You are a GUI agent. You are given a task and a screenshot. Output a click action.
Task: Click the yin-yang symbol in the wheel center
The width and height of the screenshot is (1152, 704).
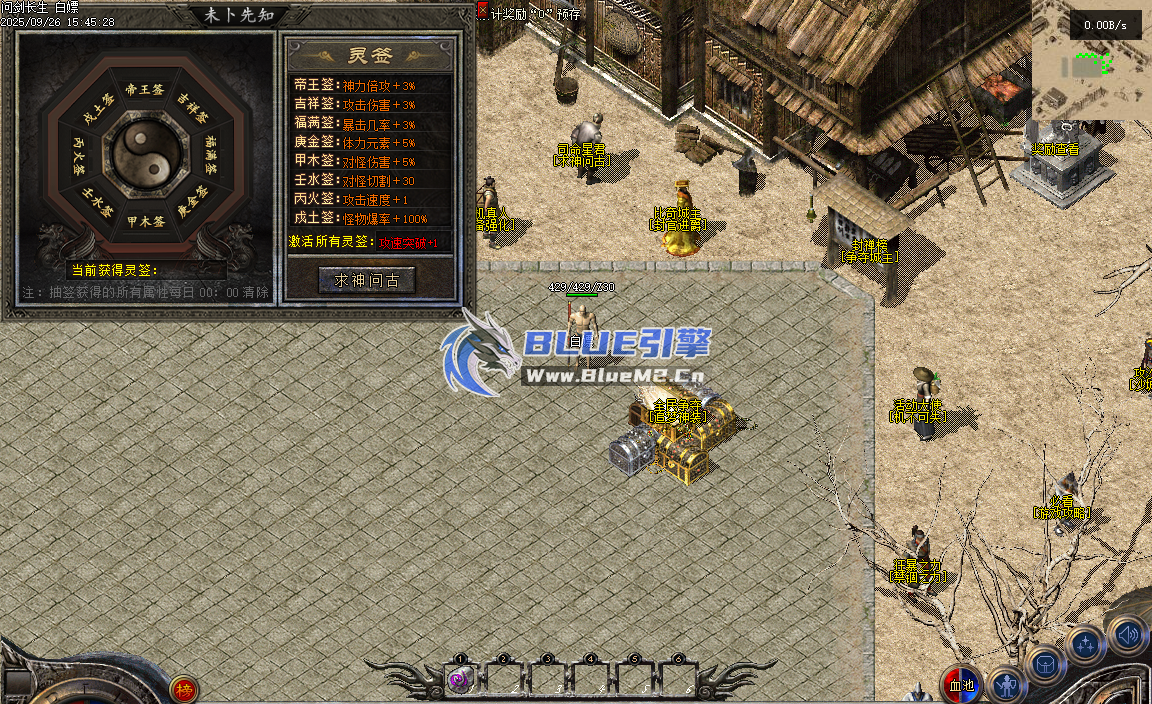tap(145, 155)
